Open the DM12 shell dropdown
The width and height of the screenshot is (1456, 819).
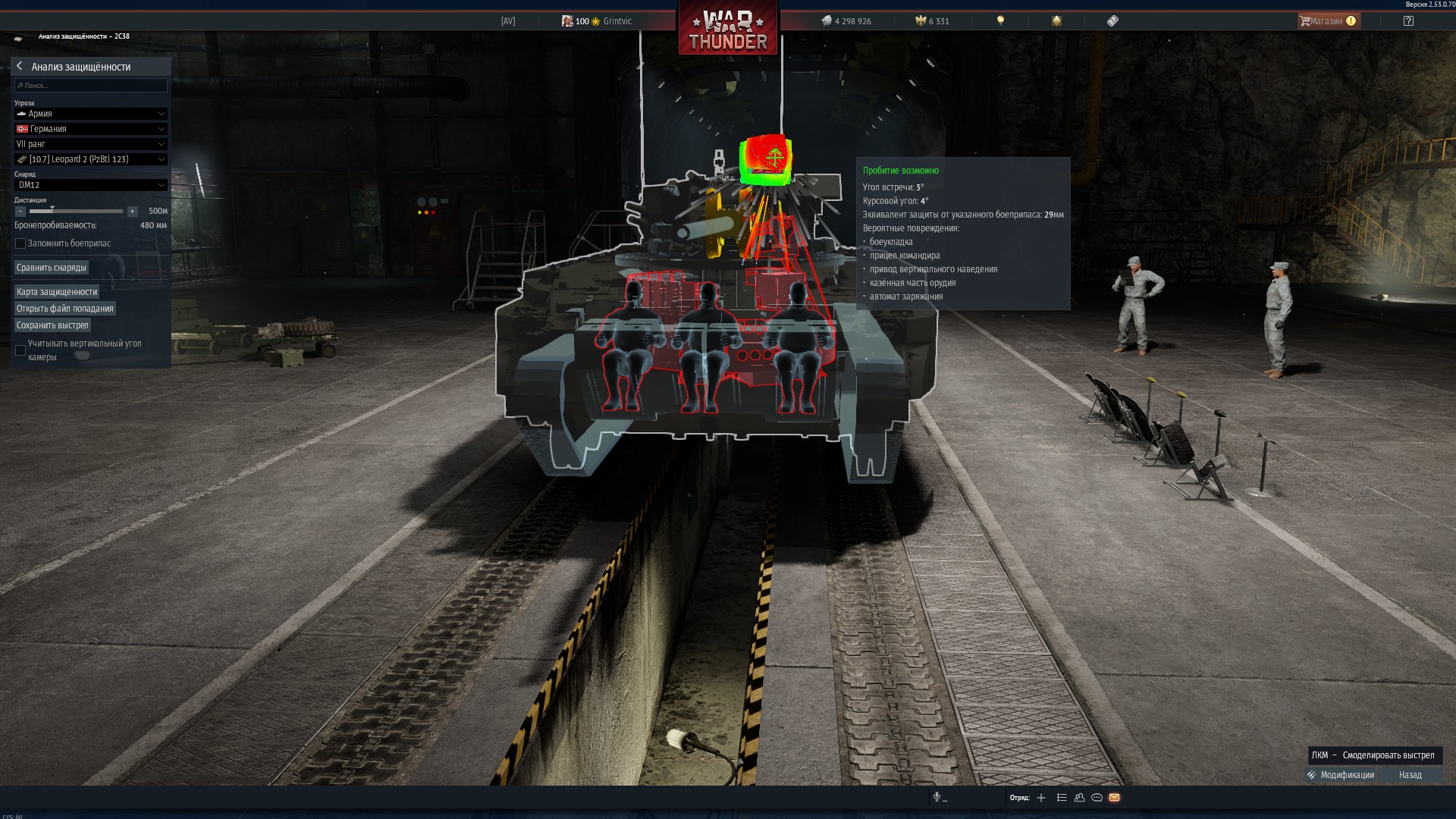point(90,185)
